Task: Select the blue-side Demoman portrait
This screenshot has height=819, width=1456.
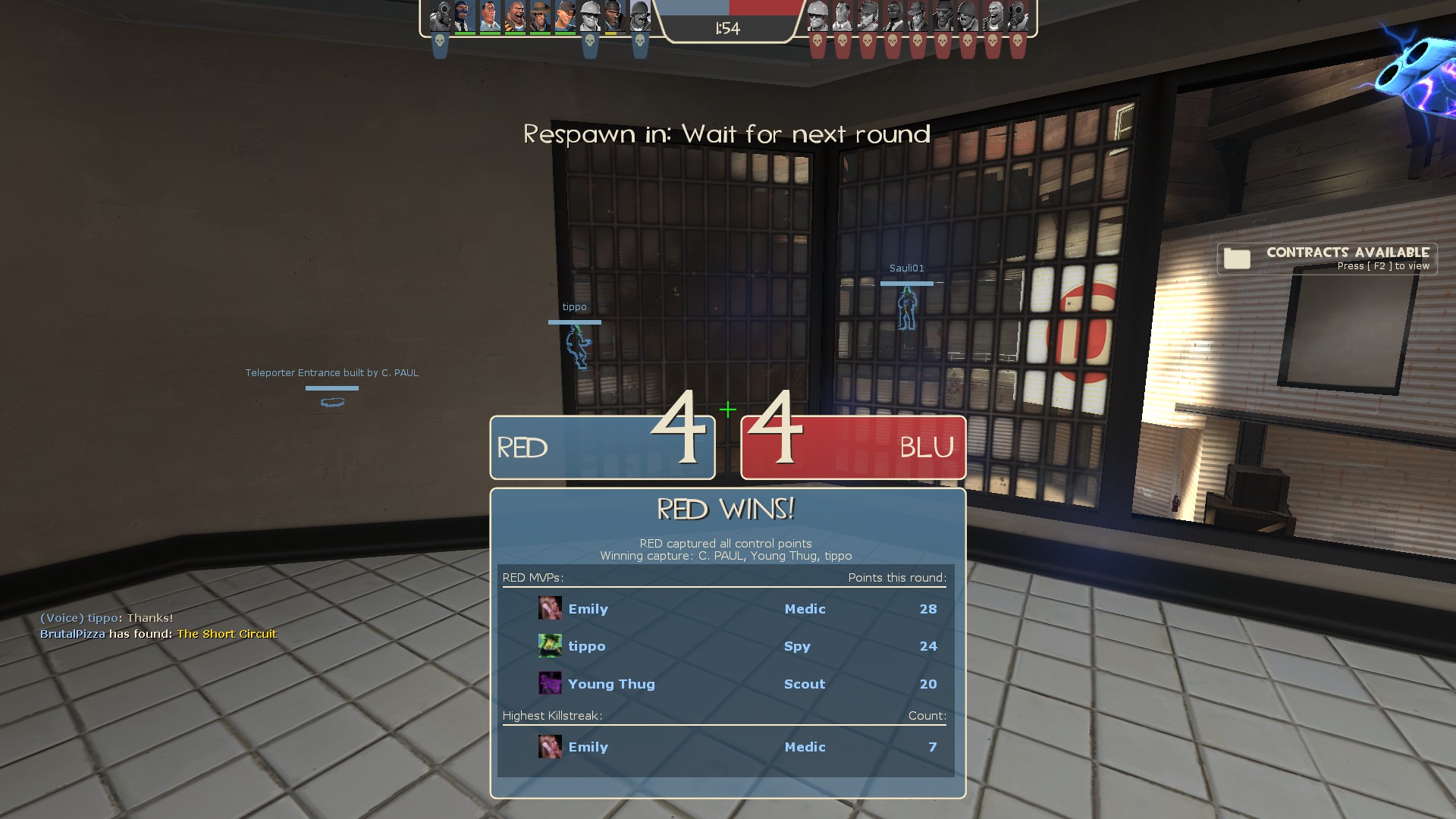Action: tap(615, 16)
